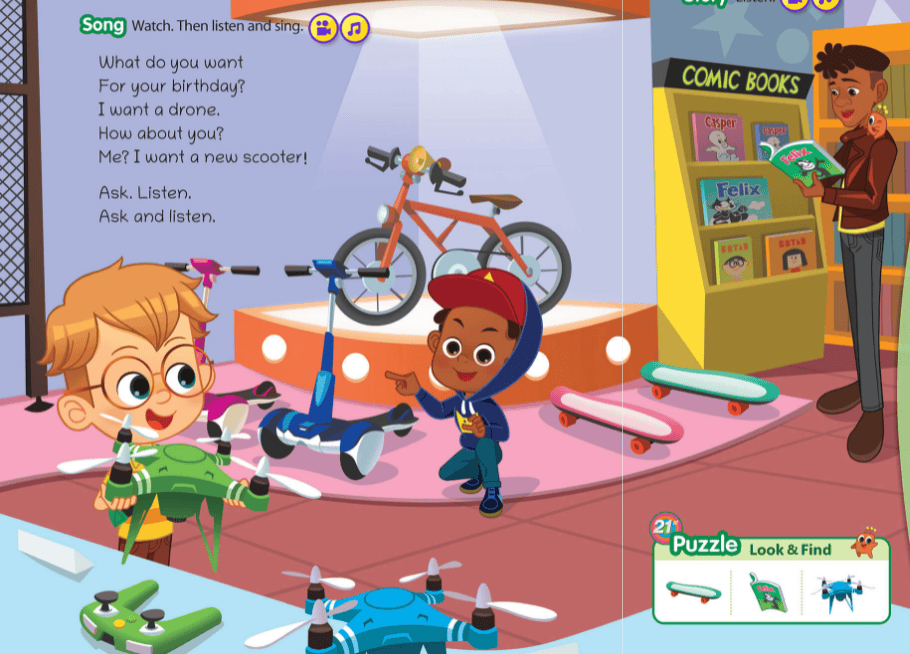
Task: Select the skateboard in the Puzzle panel
Action: 693,591
